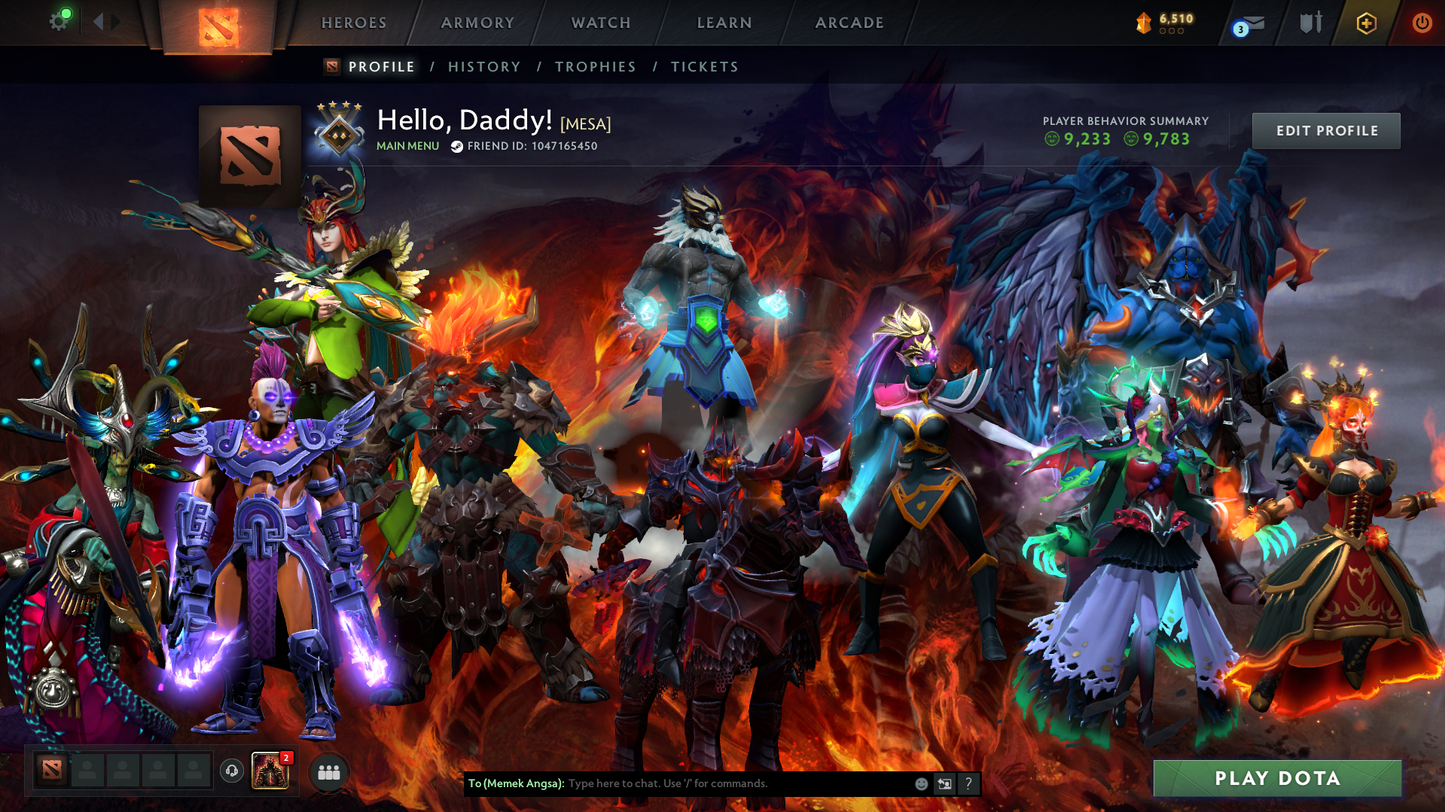Click the EDIT PROFILE button
This screenshot has width=1445, height=812.
tap(1325, 130)
